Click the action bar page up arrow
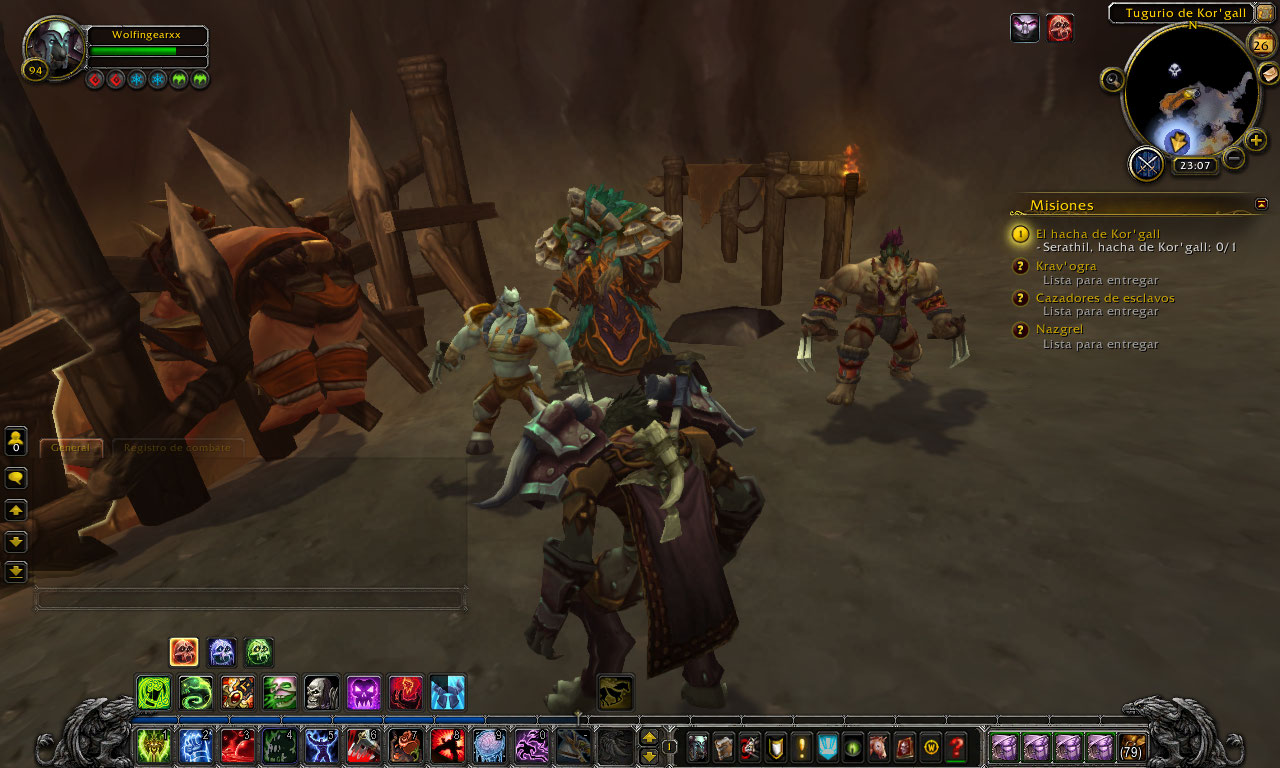Screen dimensions: 1280x768 (649, 738)
